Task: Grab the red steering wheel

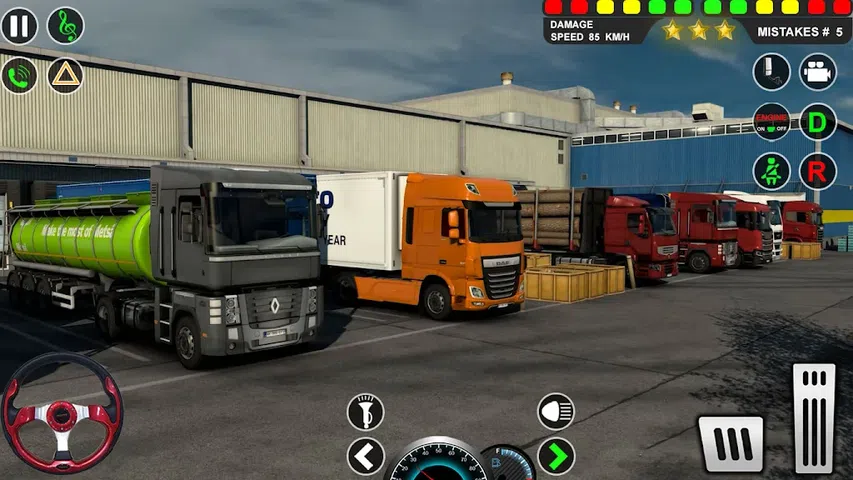Action: coord(62,412)
